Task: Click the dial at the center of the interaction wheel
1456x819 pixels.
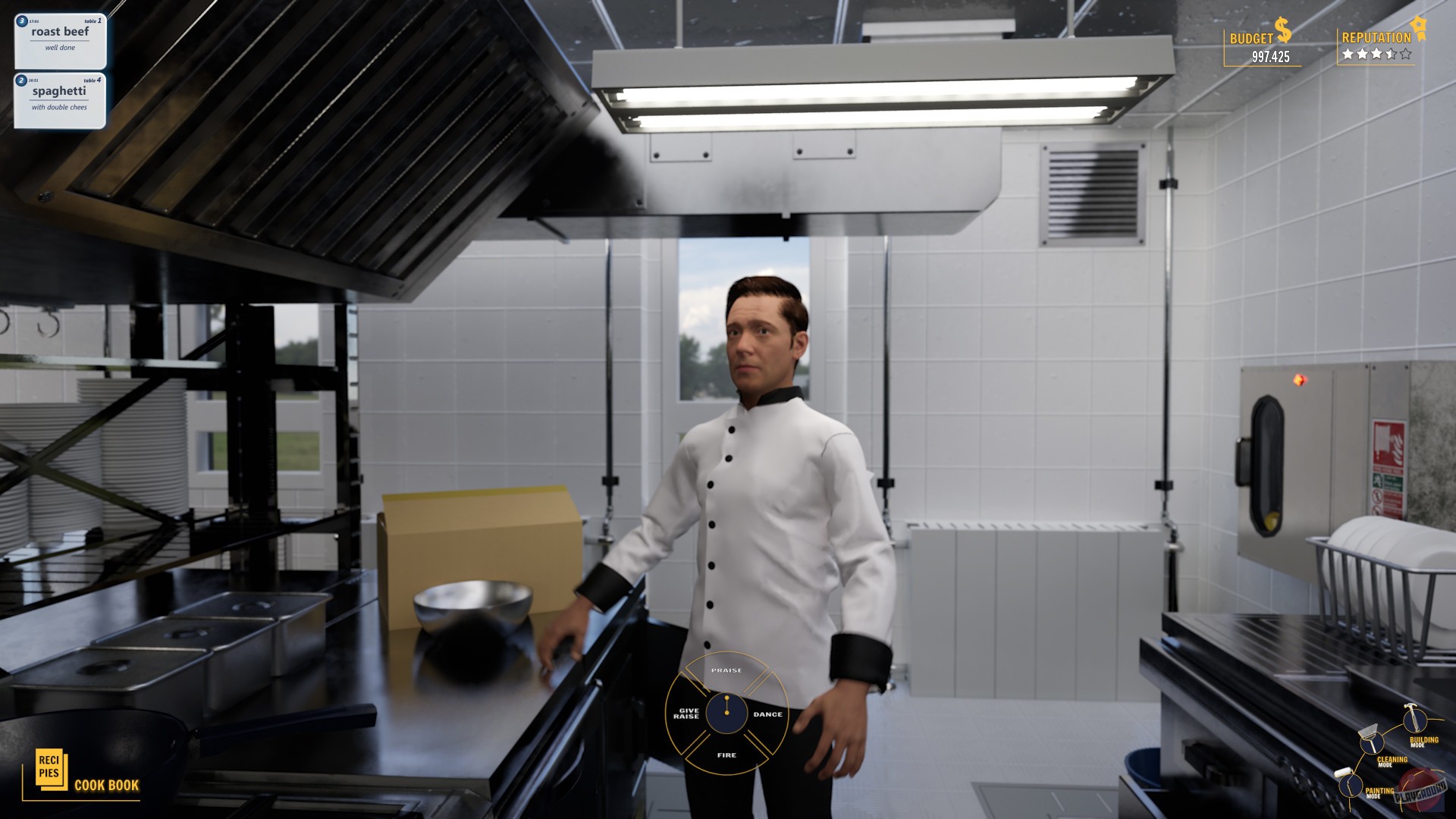Action: pos(726,713)
